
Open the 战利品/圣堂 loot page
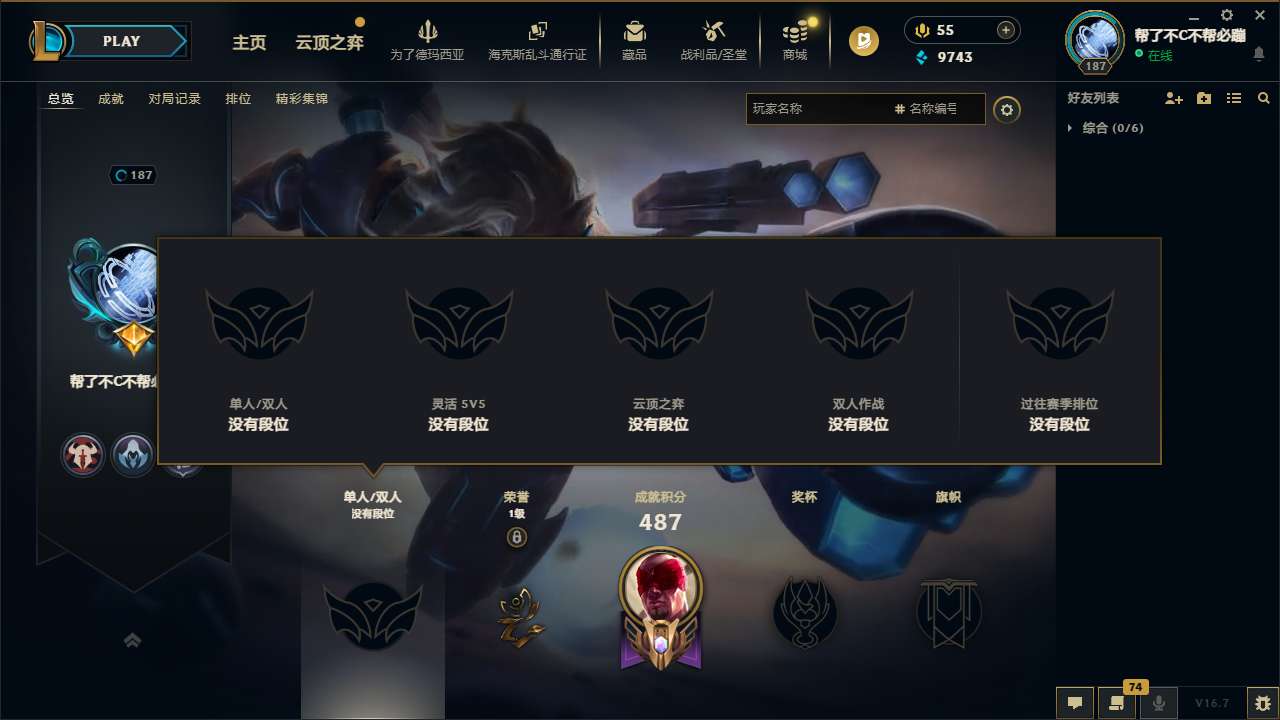coord(712,41)
